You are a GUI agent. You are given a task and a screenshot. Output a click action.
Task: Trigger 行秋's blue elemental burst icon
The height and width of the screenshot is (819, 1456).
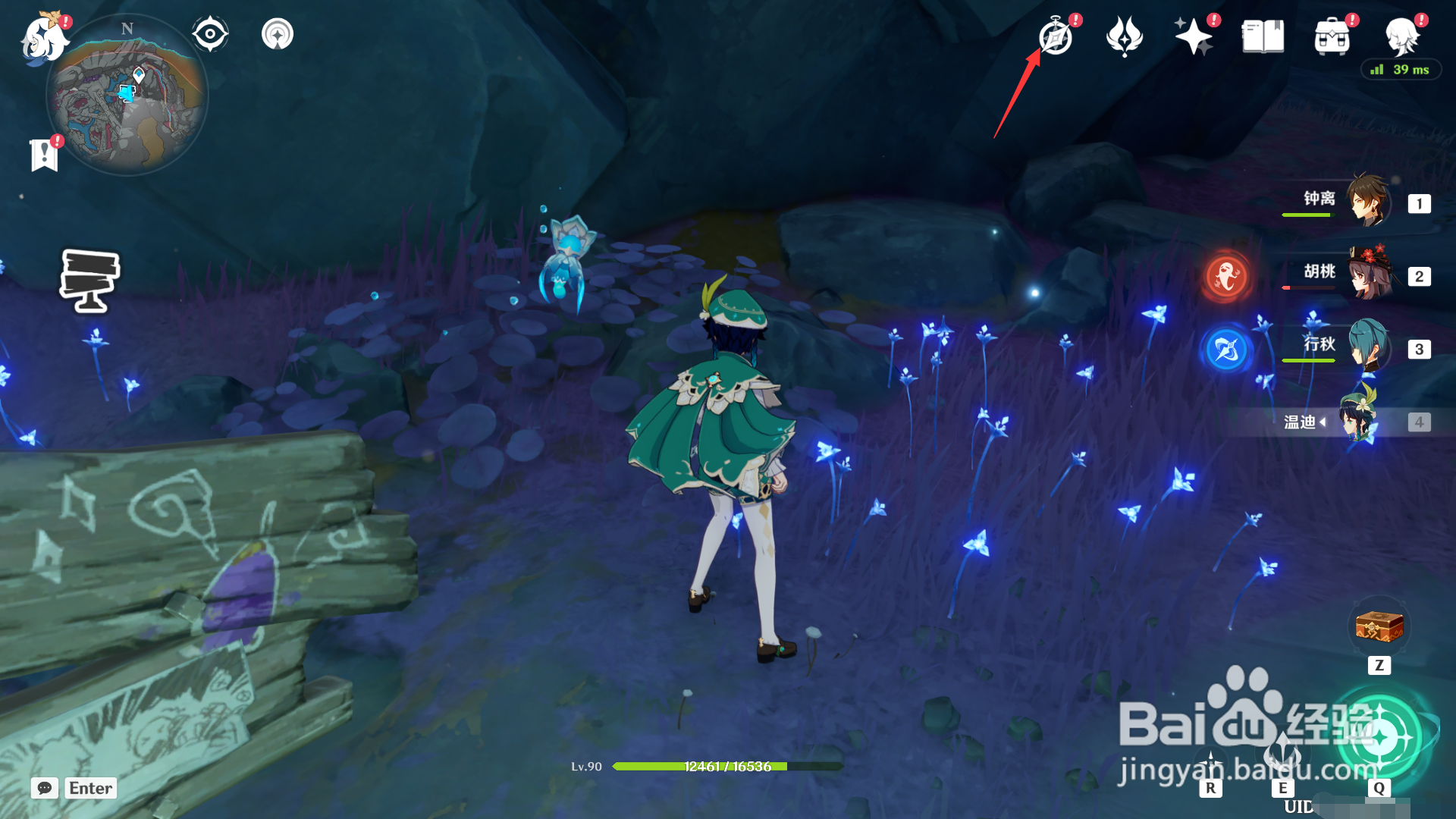pos(1226,350)
